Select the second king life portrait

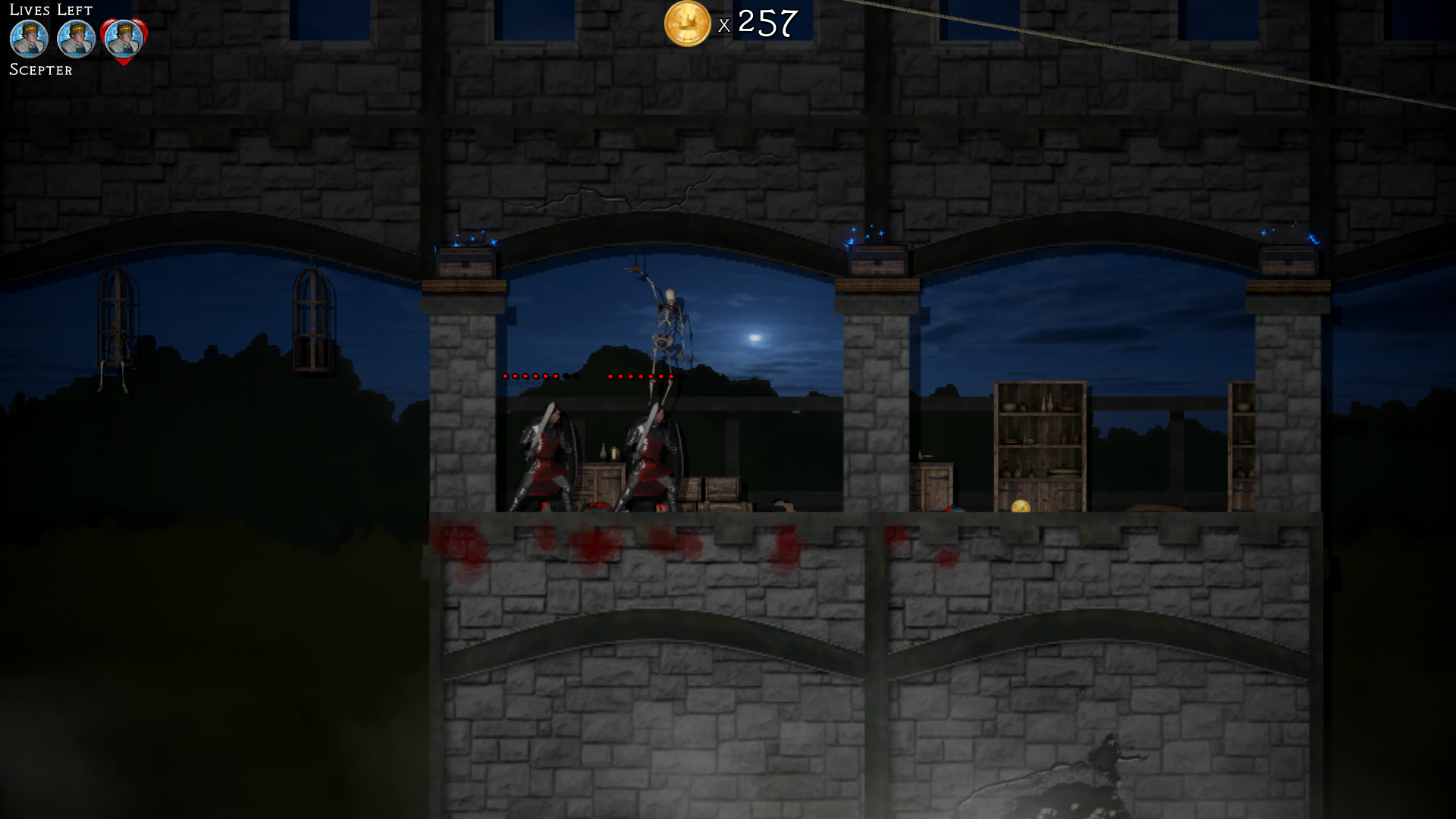point(75,39)
